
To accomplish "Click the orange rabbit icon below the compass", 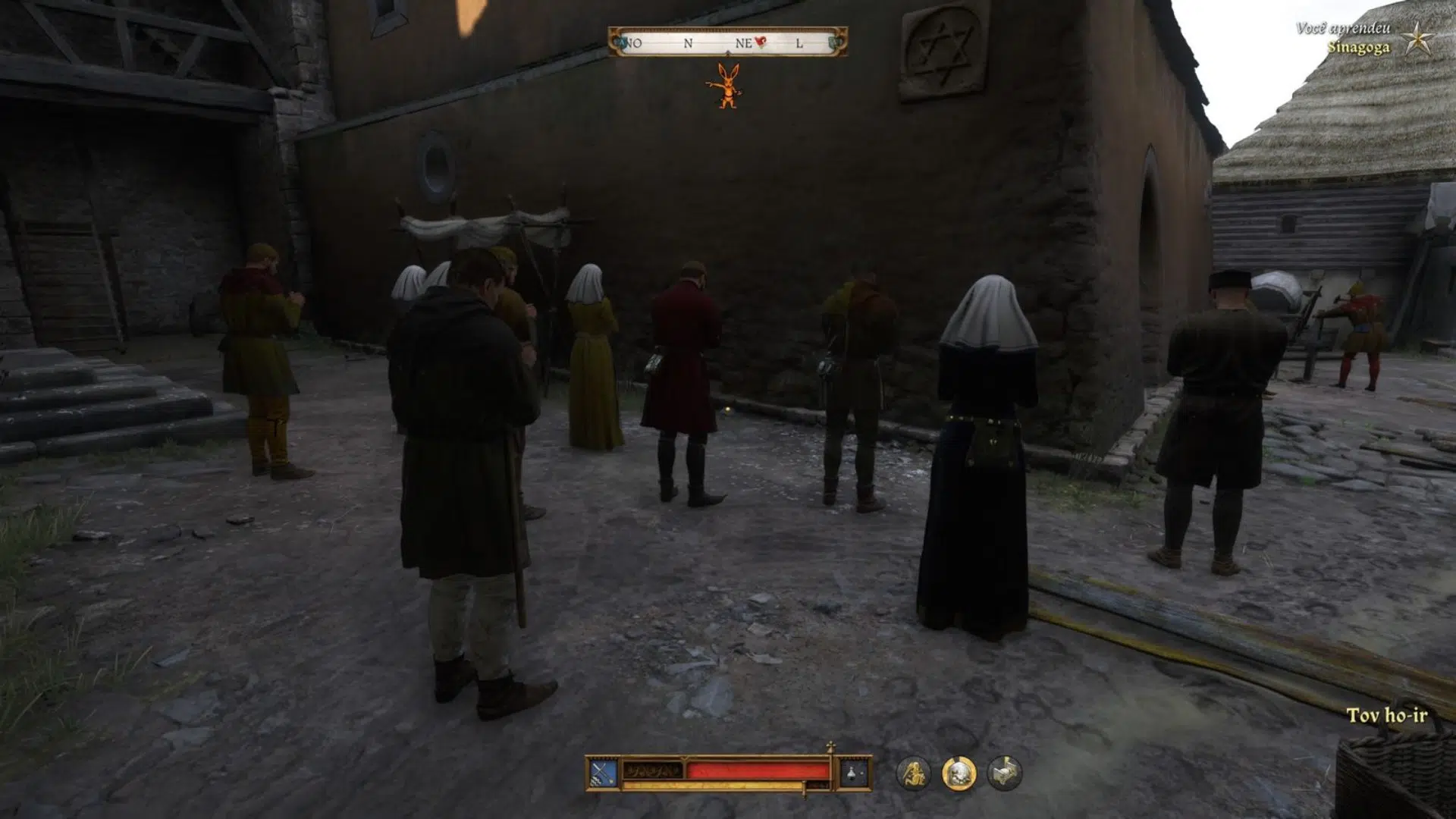I will click(x=726, y=86).
